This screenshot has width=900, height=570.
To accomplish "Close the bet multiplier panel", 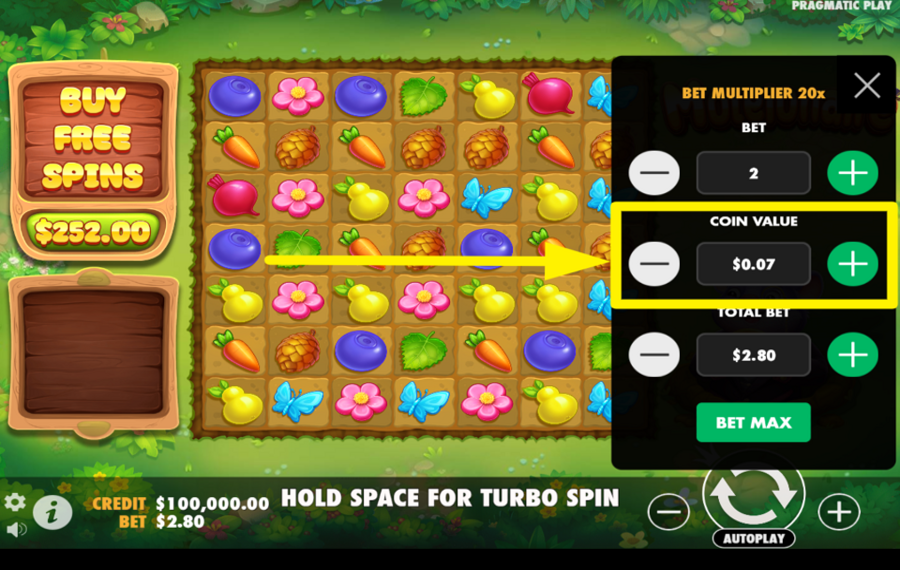I will tap(867, 85).
